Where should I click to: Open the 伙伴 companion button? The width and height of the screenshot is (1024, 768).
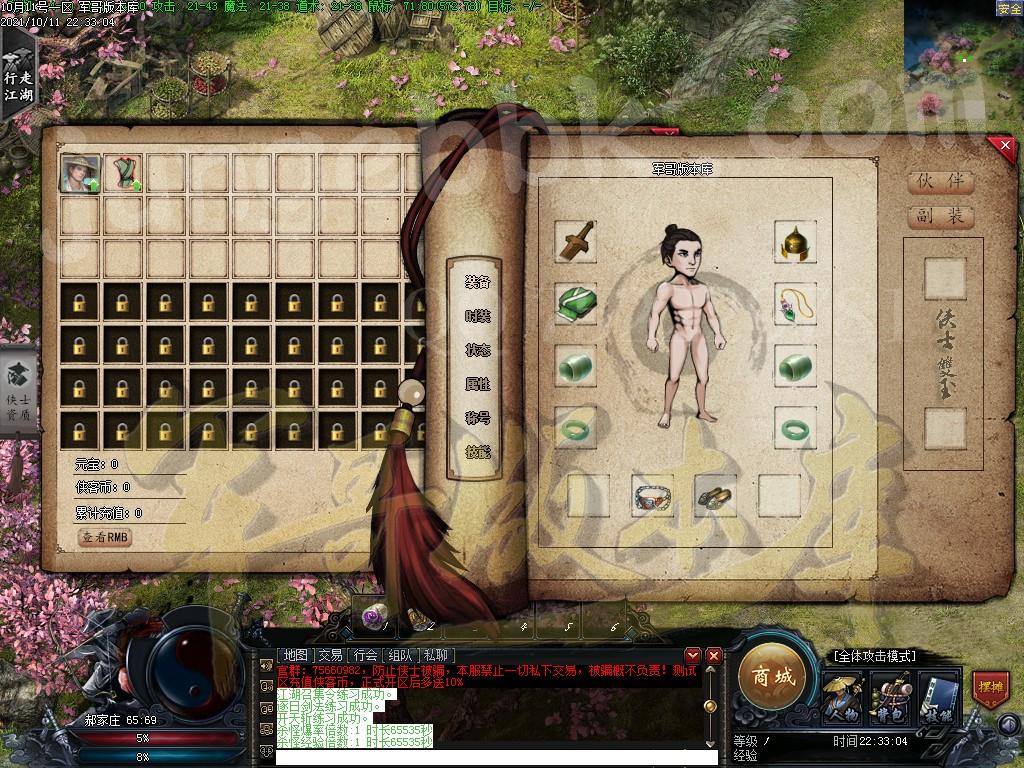pyautogui.click(x=940, y=182)
